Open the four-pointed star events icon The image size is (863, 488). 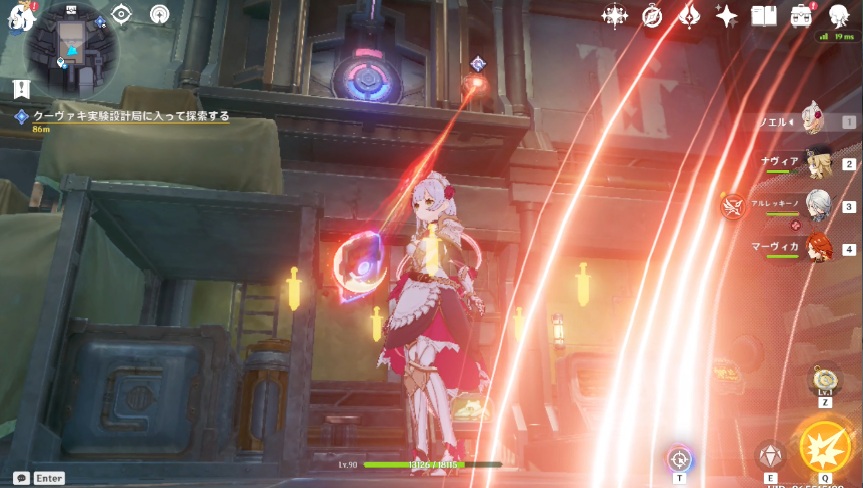pos(614,16)
